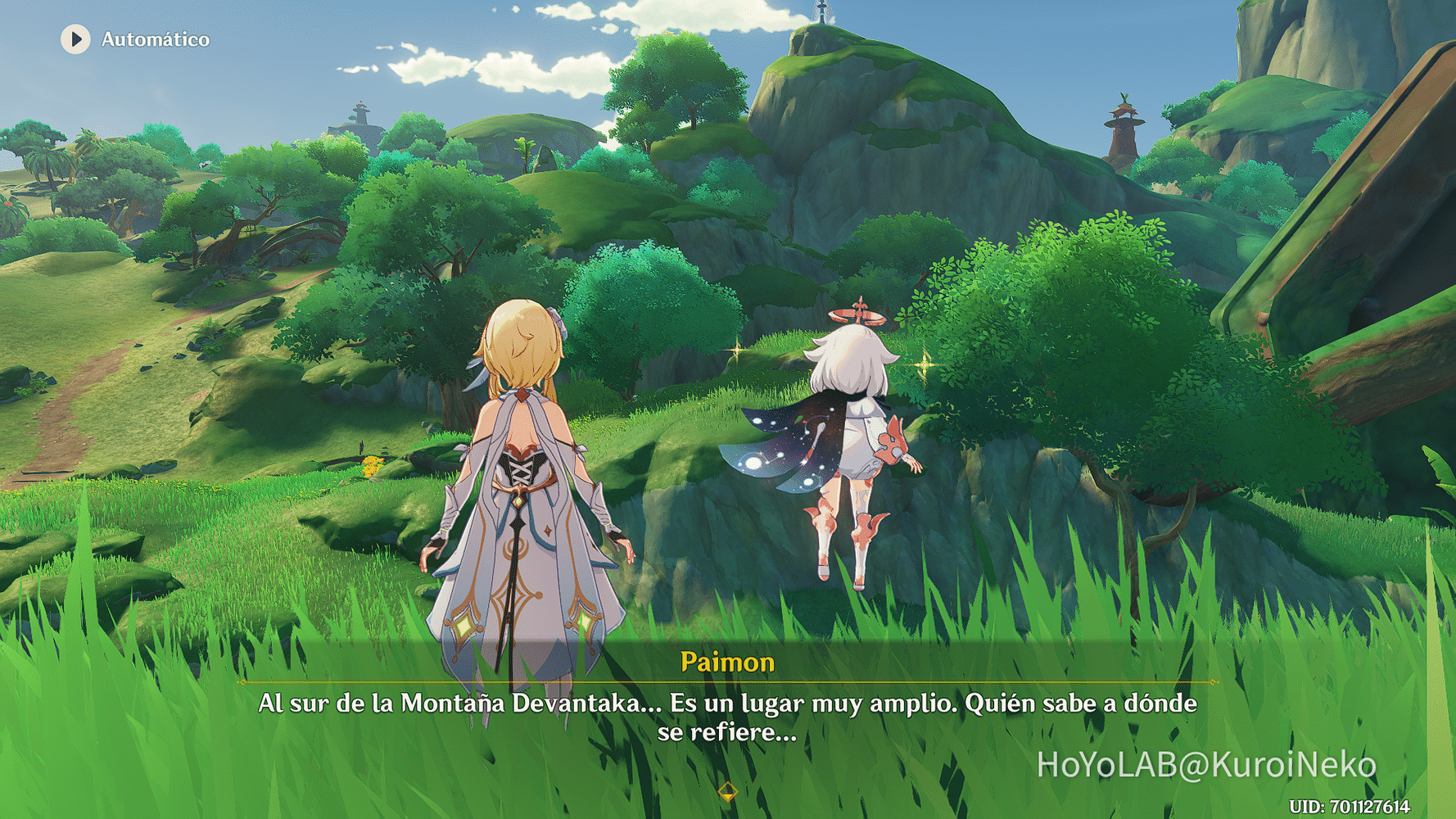This screenshot has width=1456, height=819.
Task: Click the yellow diamond continue indicator
Action: click(727, 791)
